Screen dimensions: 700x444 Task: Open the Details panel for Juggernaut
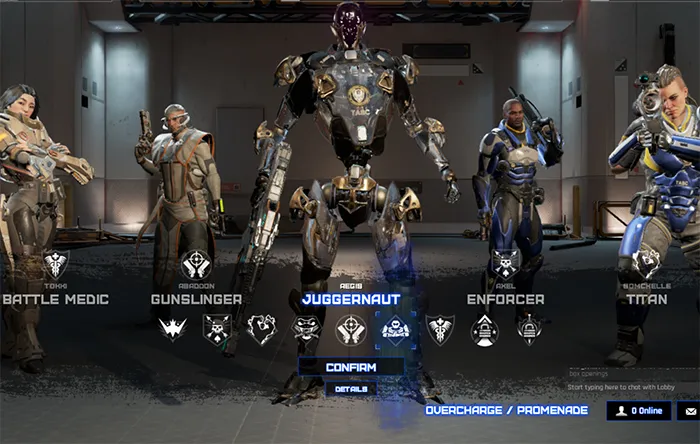click(x=351, y=389)
